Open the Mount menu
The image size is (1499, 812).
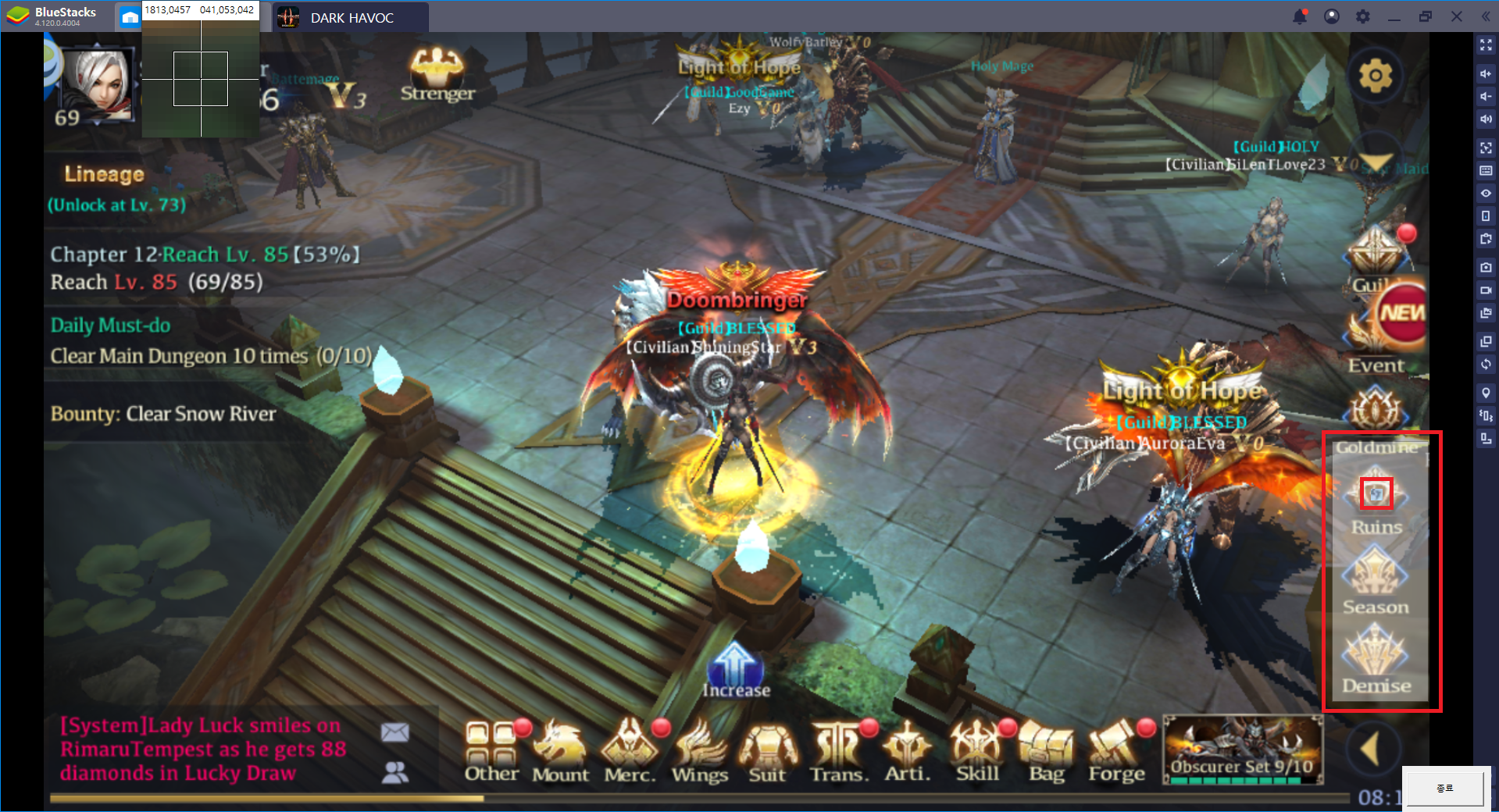pyautogui.click(x=560, y=750)
